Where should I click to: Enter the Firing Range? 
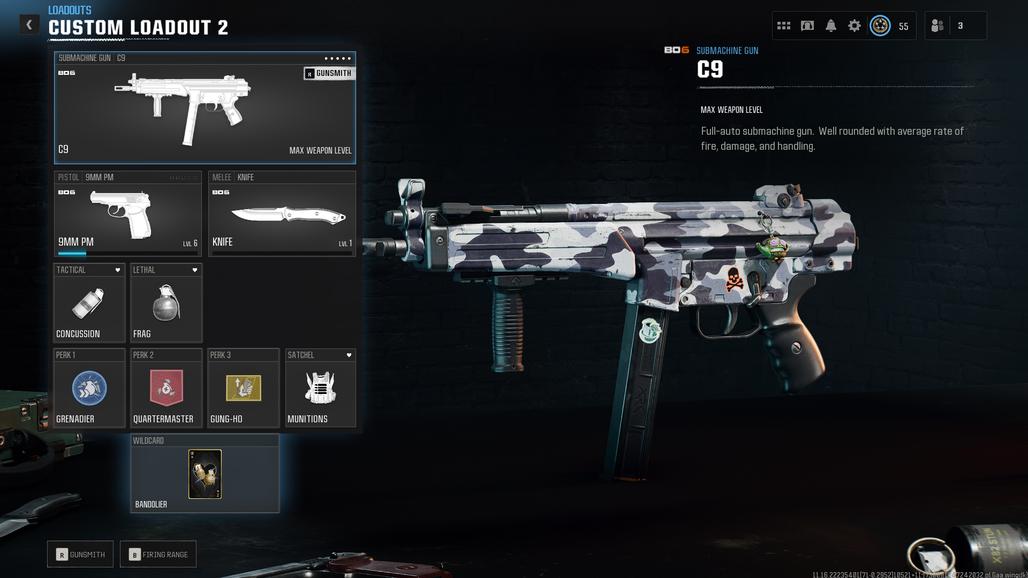click(158, 554)
